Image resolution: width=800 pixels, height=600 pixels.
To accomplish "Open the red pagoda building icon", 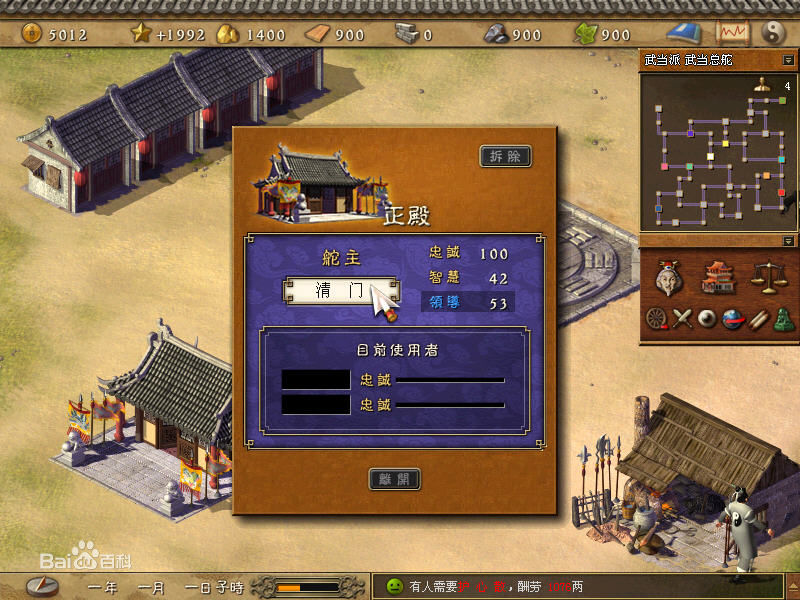I will tap(717, 278).
